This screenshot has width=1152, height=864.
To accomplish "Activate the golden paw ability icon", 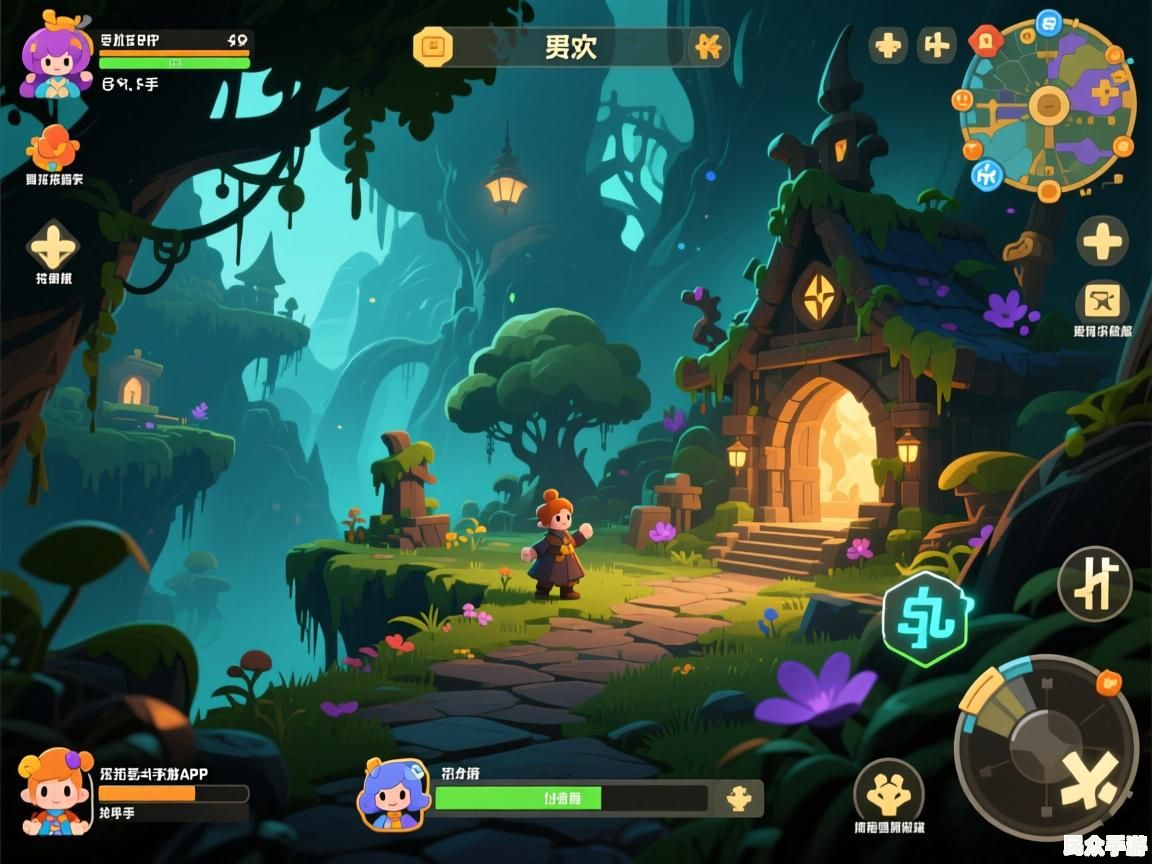I will 888,792.
